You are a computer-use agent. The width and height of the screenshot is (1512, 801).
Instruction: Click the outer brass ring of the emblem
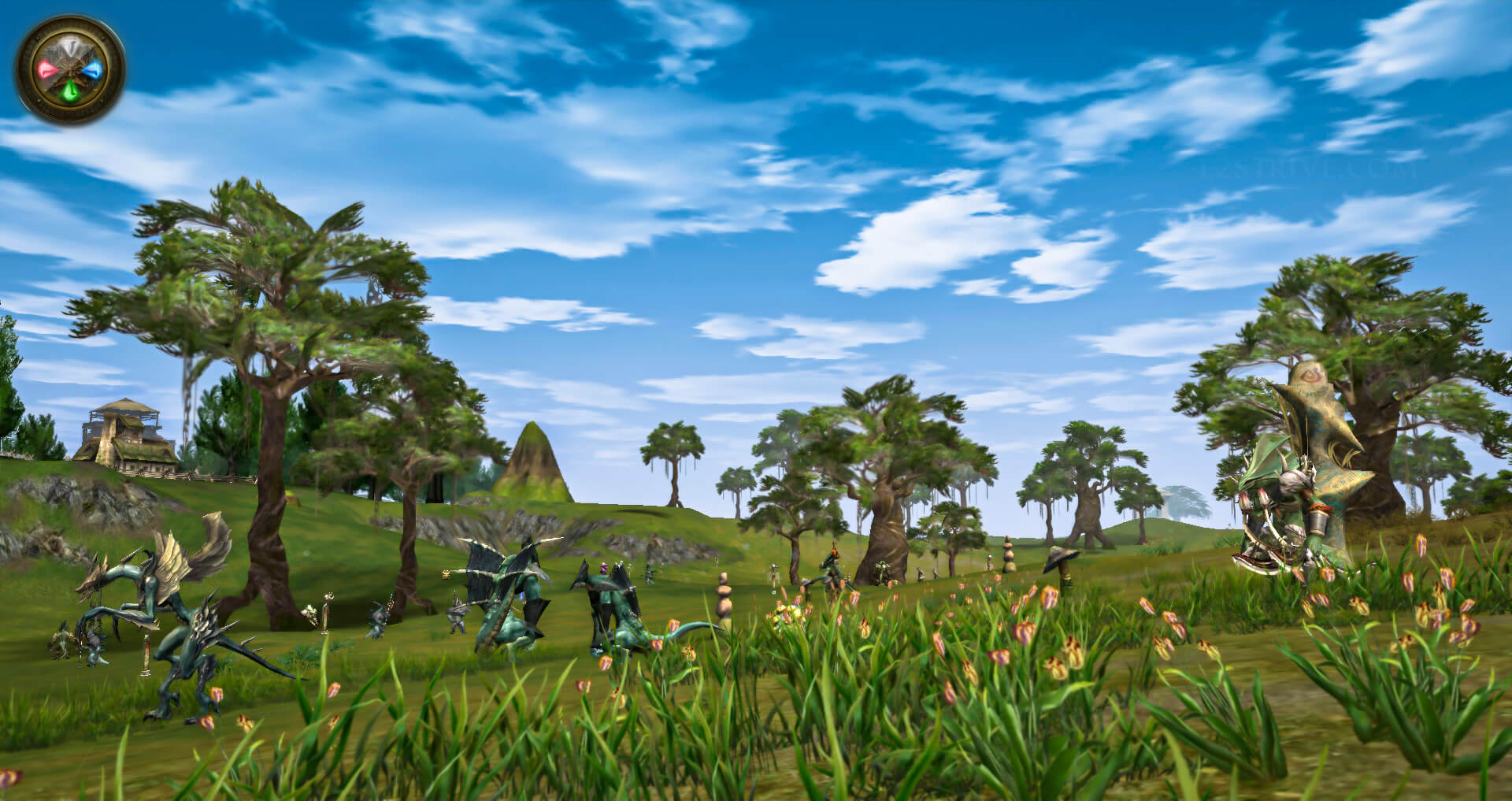click(x=70, y=26)
